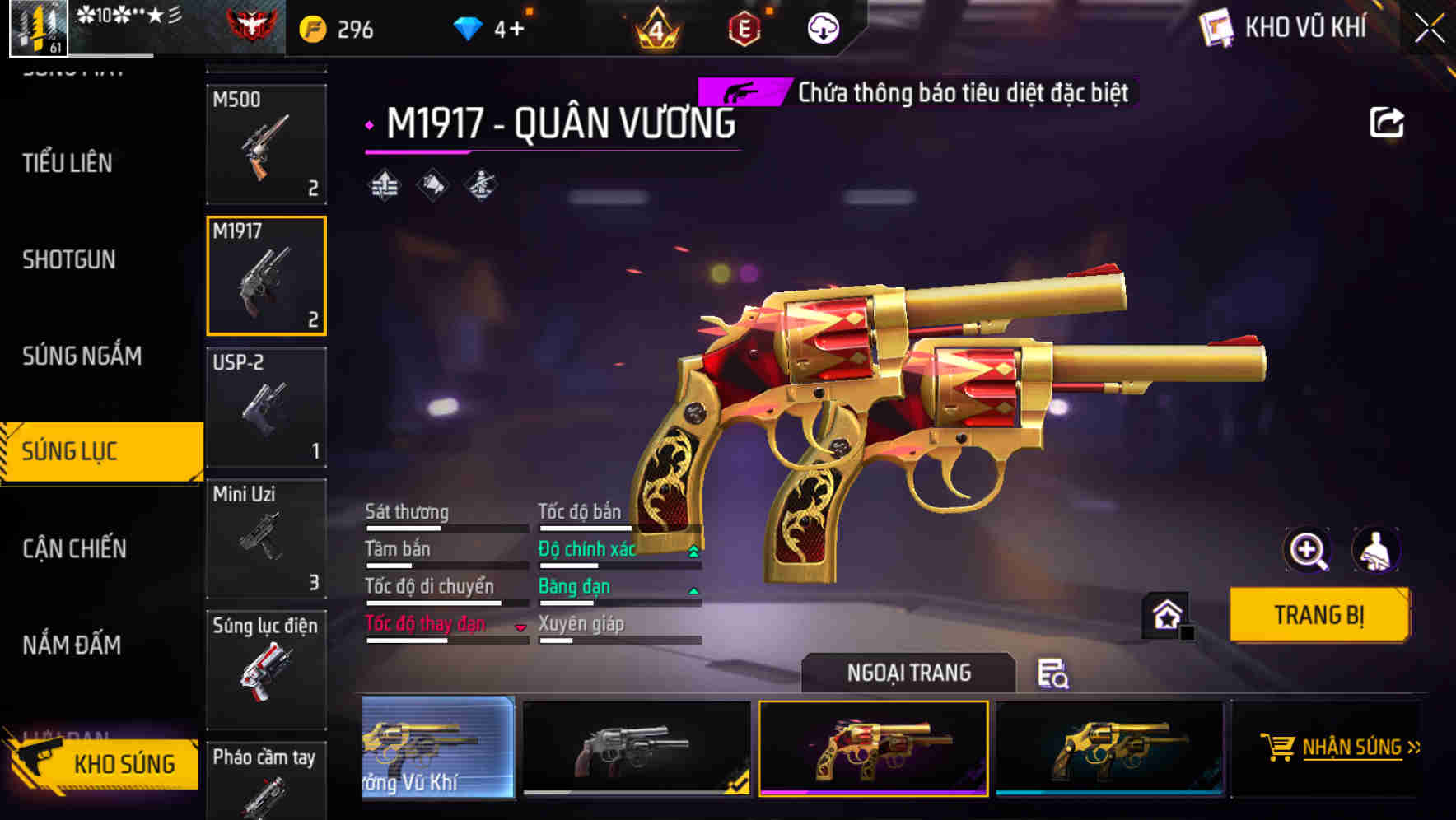This screenshot has width=1456, height=820.
Task: Collapse the Tốc độ thay đạn red arrow
Action: (521, 627)
